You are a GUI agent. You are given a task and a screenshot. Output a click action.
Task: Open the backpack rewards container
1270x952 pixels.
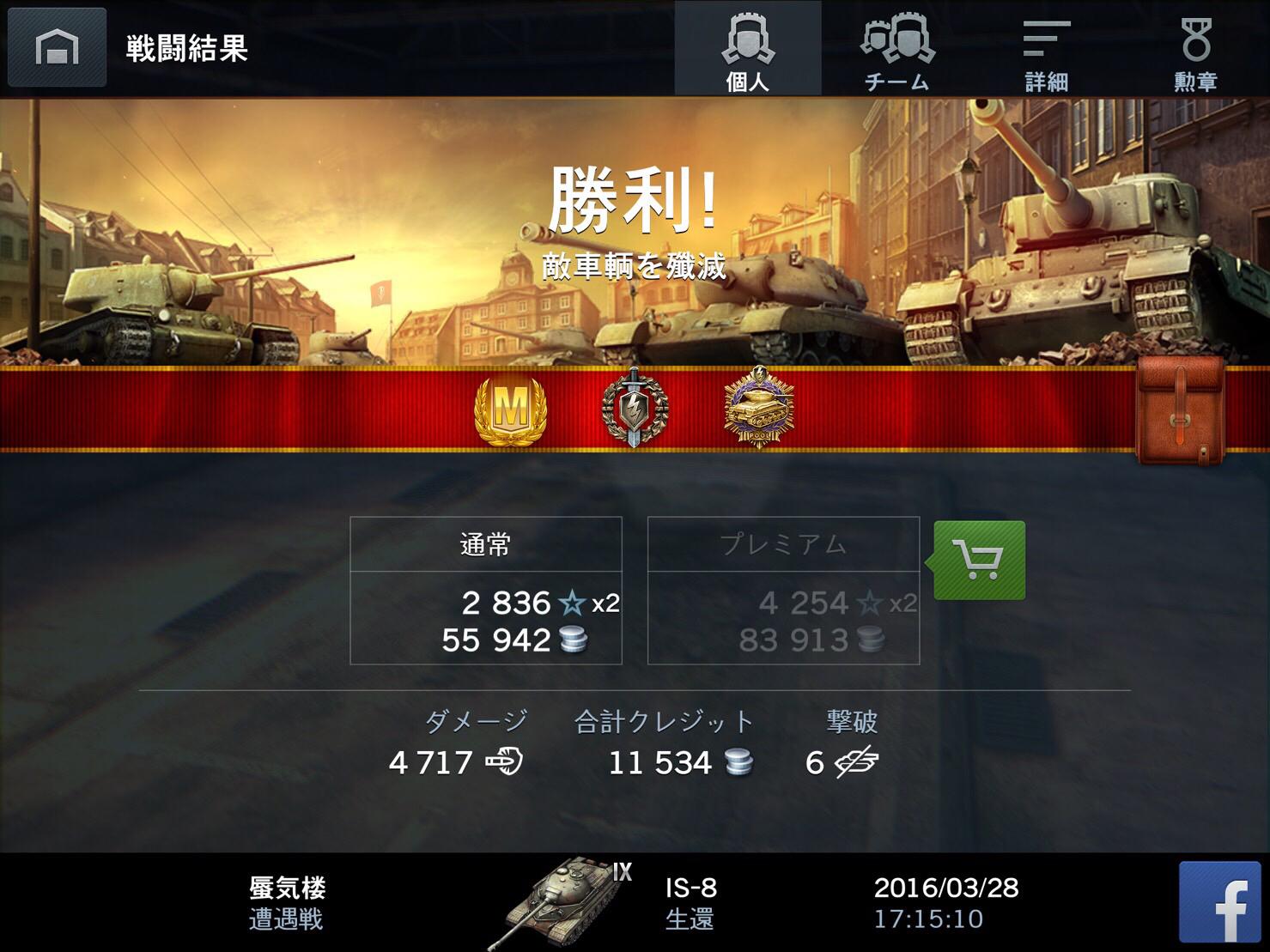pyautogui.click(x=1180, y=409)
